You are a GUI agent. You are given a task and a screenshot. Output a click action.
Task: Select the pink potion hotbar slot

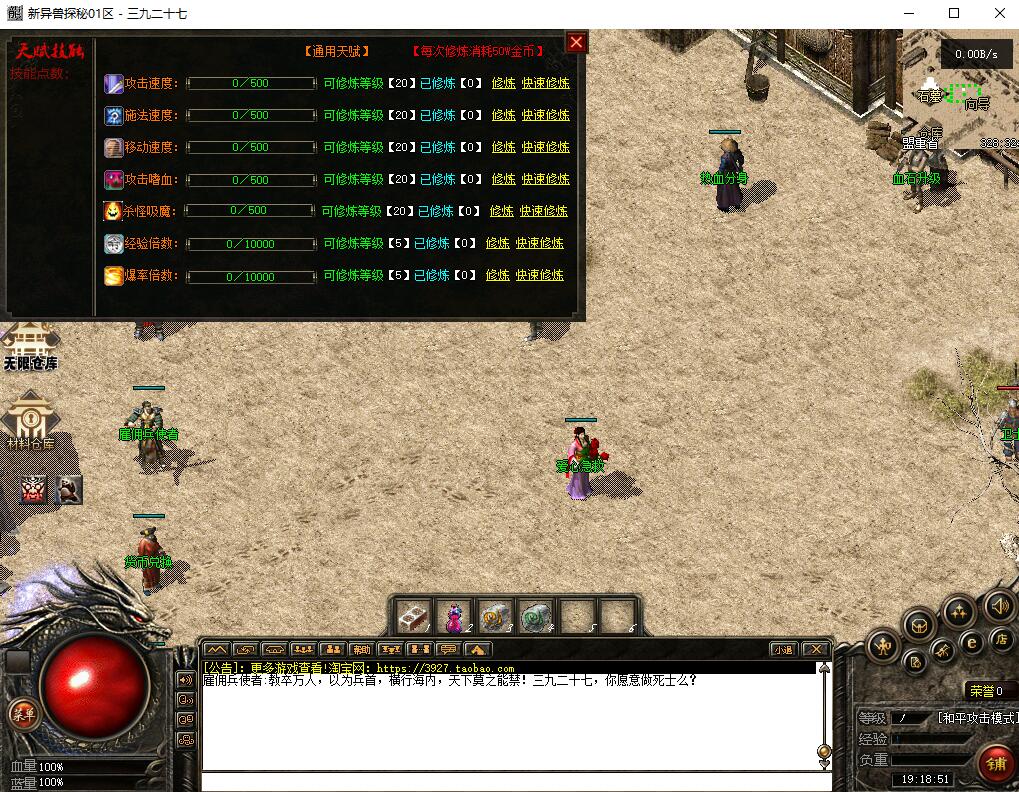pos(454,616)
